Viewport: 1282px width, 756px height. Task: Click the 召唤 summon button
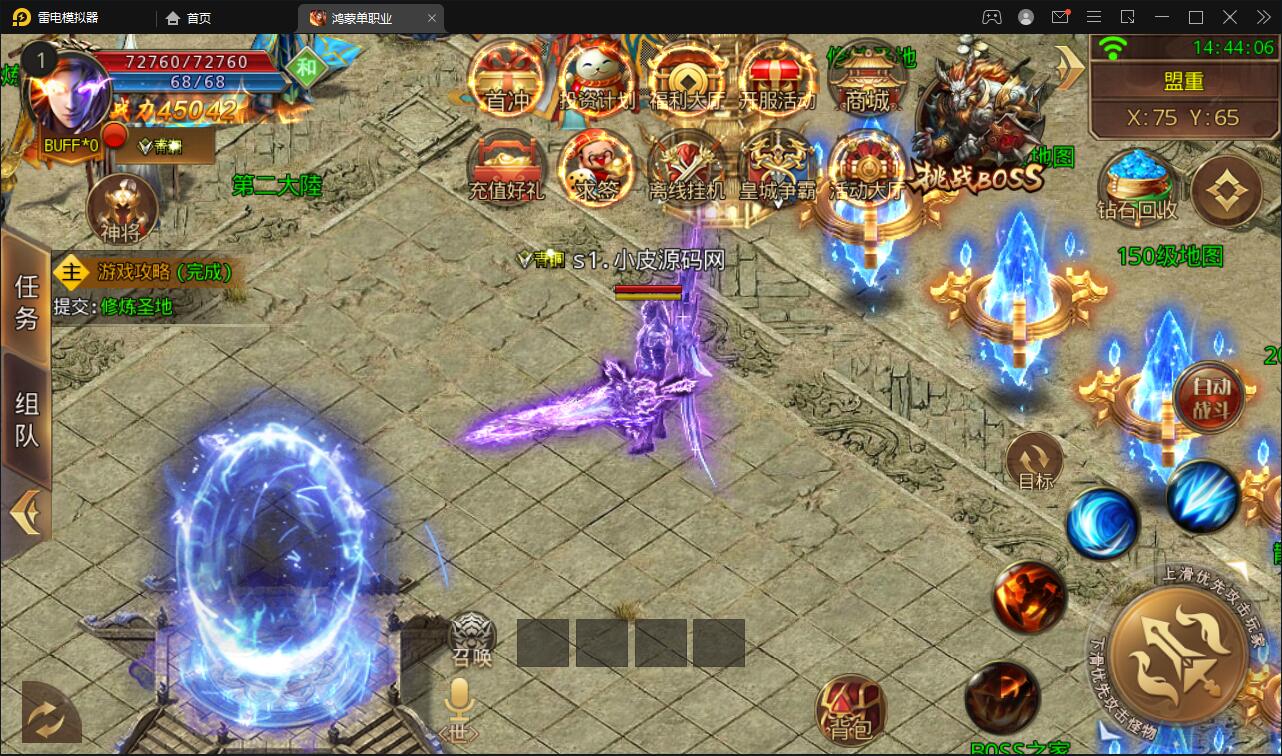[473, 638]
